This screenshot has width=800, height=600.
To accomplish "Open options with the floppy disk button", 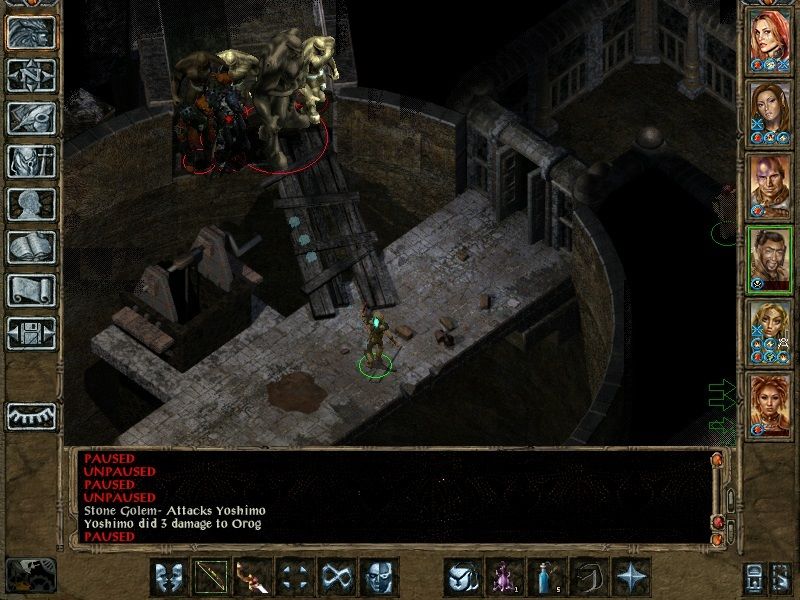I will (31, 332).
